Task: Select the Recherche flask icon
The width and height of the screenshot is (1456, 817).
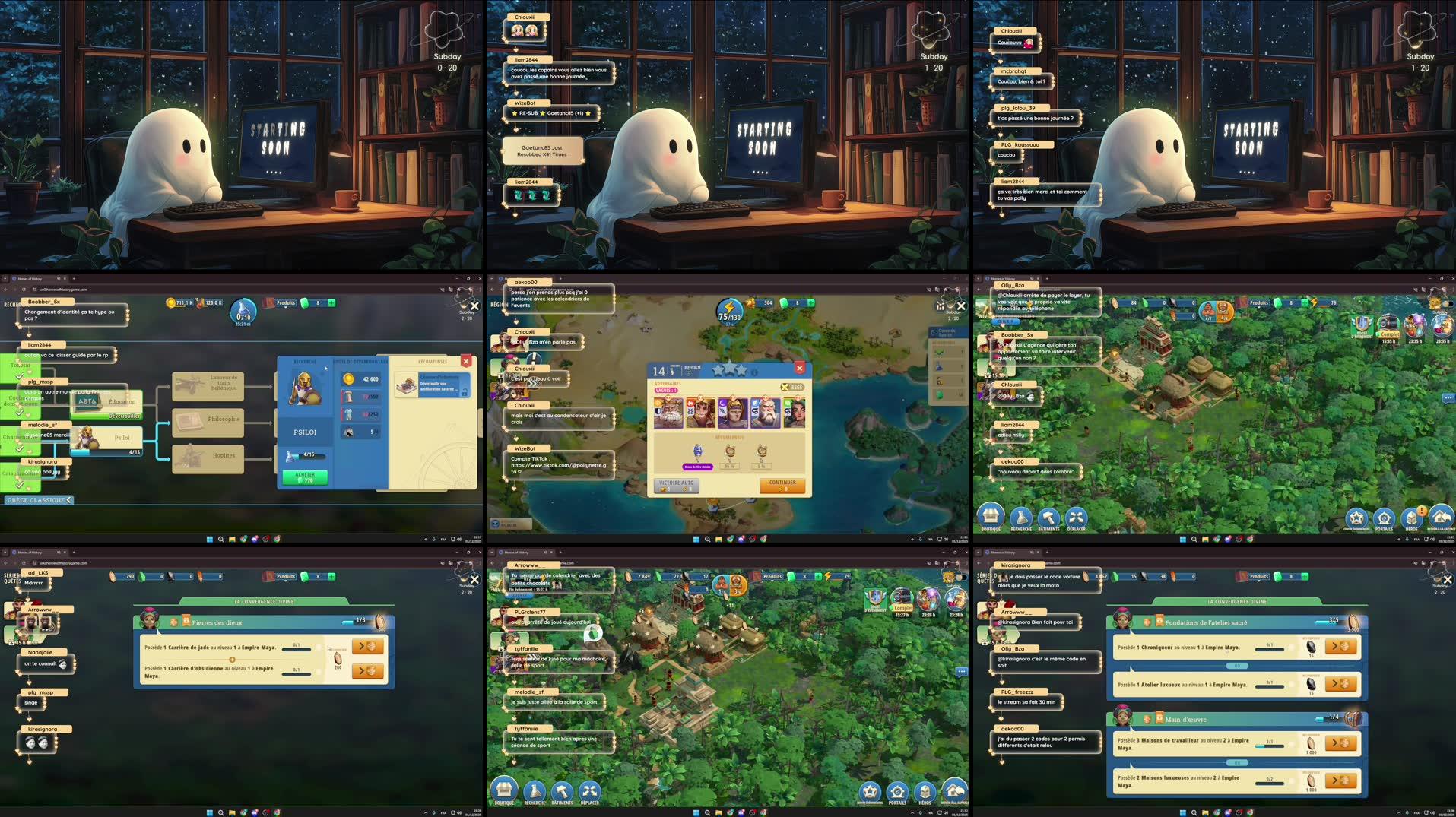Action: tap(532, 789)
